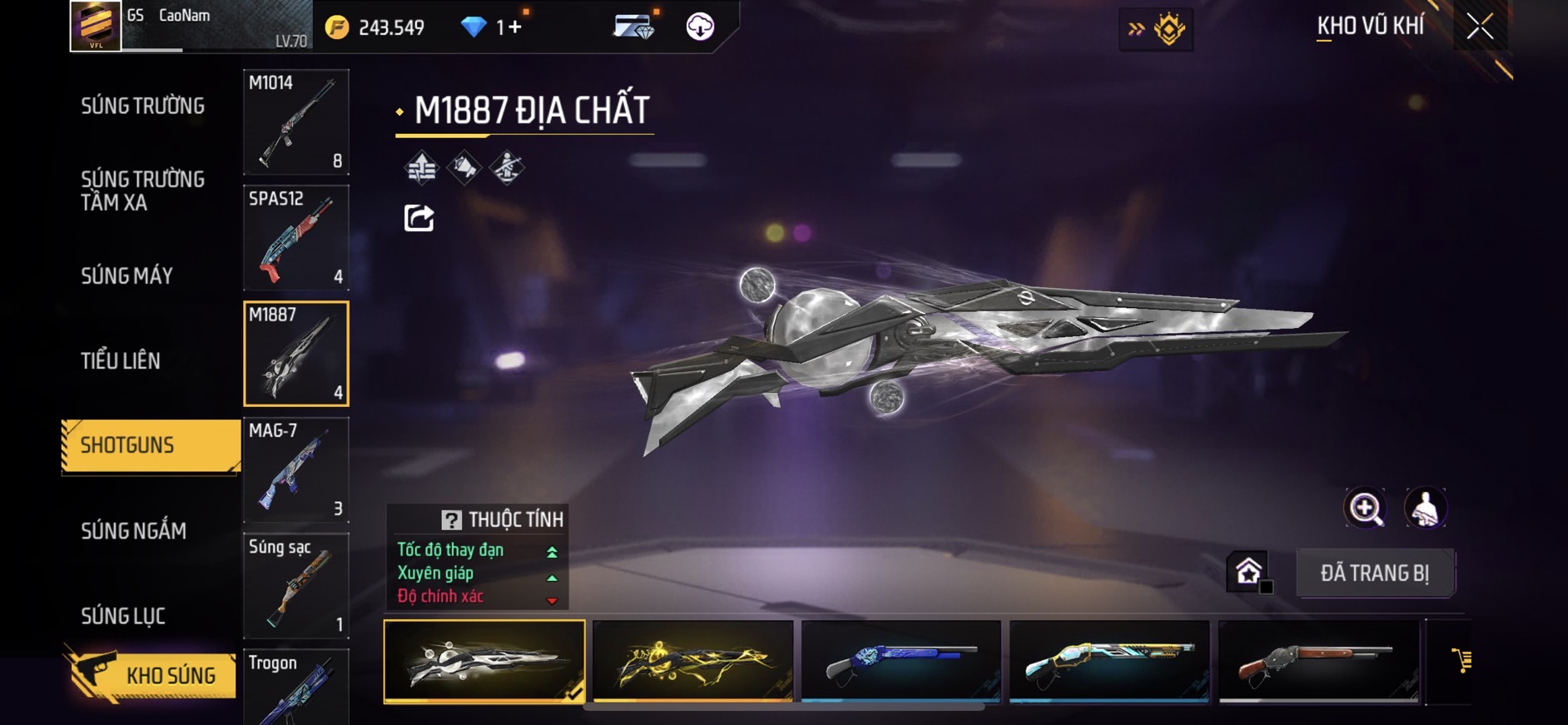
Task: Share the M1887 Địa Chất skin
Action: (419, 218)
